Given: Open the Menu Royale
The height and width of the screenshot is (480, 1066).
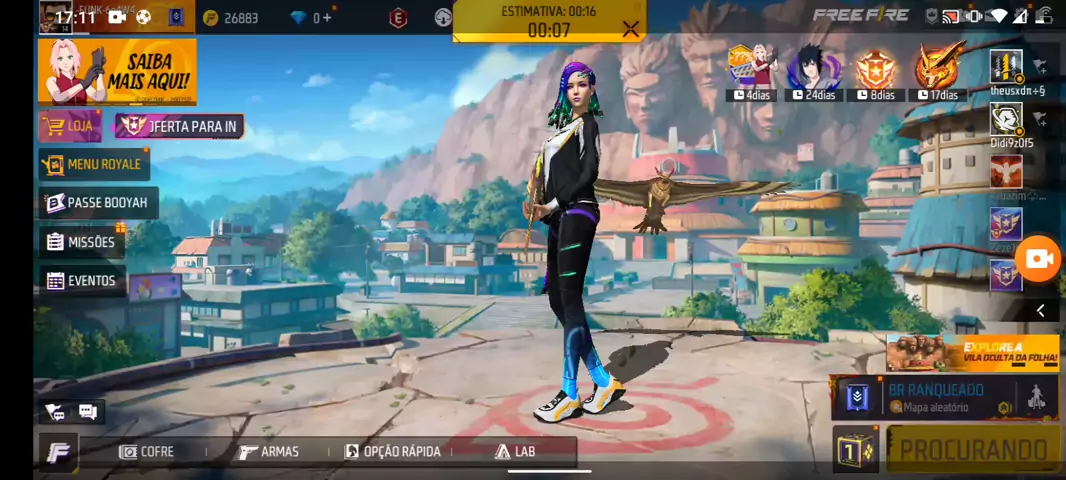Looking at the screenshot, I should pos(94,164).
